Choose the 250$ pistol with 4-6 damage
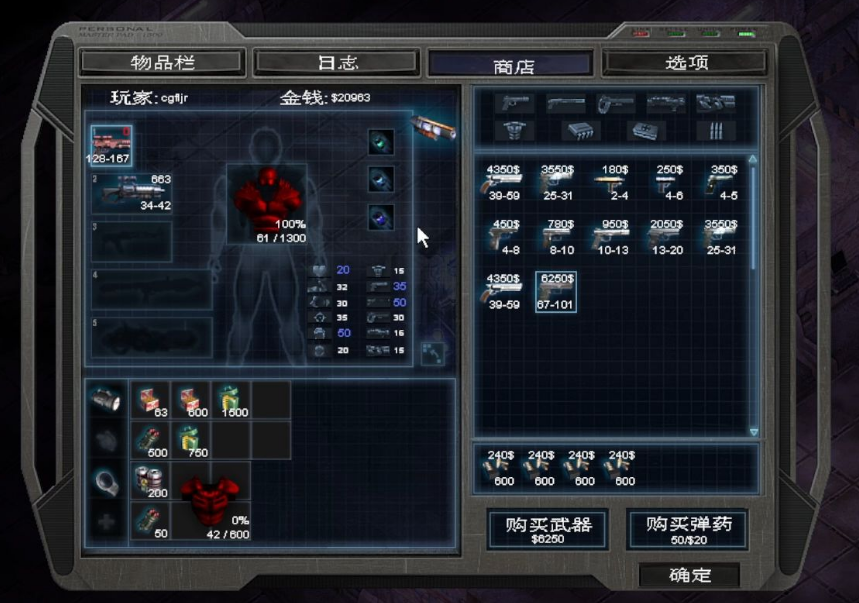This screenshot has height=603, width=859. (x=665, y=181)
